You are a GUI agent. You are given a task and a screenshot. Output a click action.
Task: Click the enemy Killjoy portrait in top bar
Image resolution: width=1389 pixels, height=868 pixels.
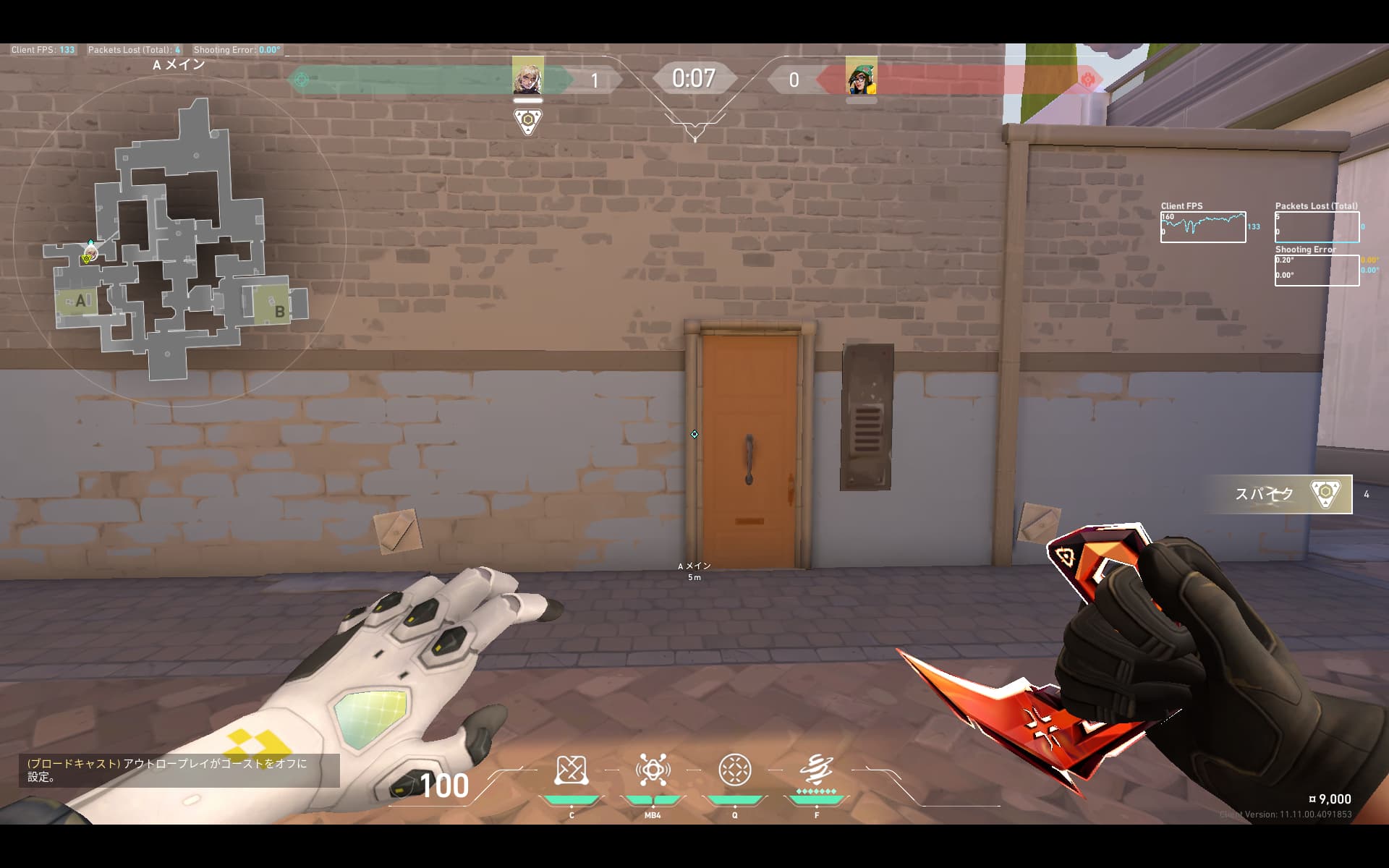click(x=861, y=77)
